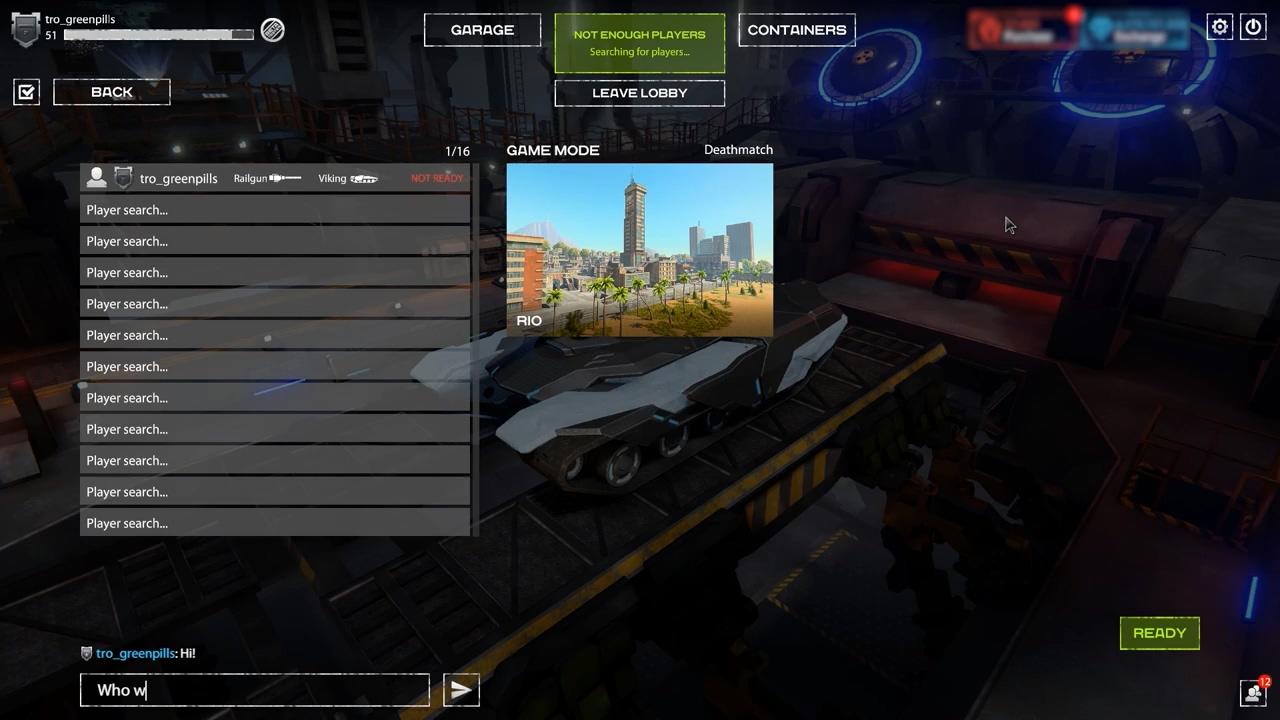The width and height of the screenshot is (1280, 720).
Task: Open the gear settings icon
Action: 1220,27
